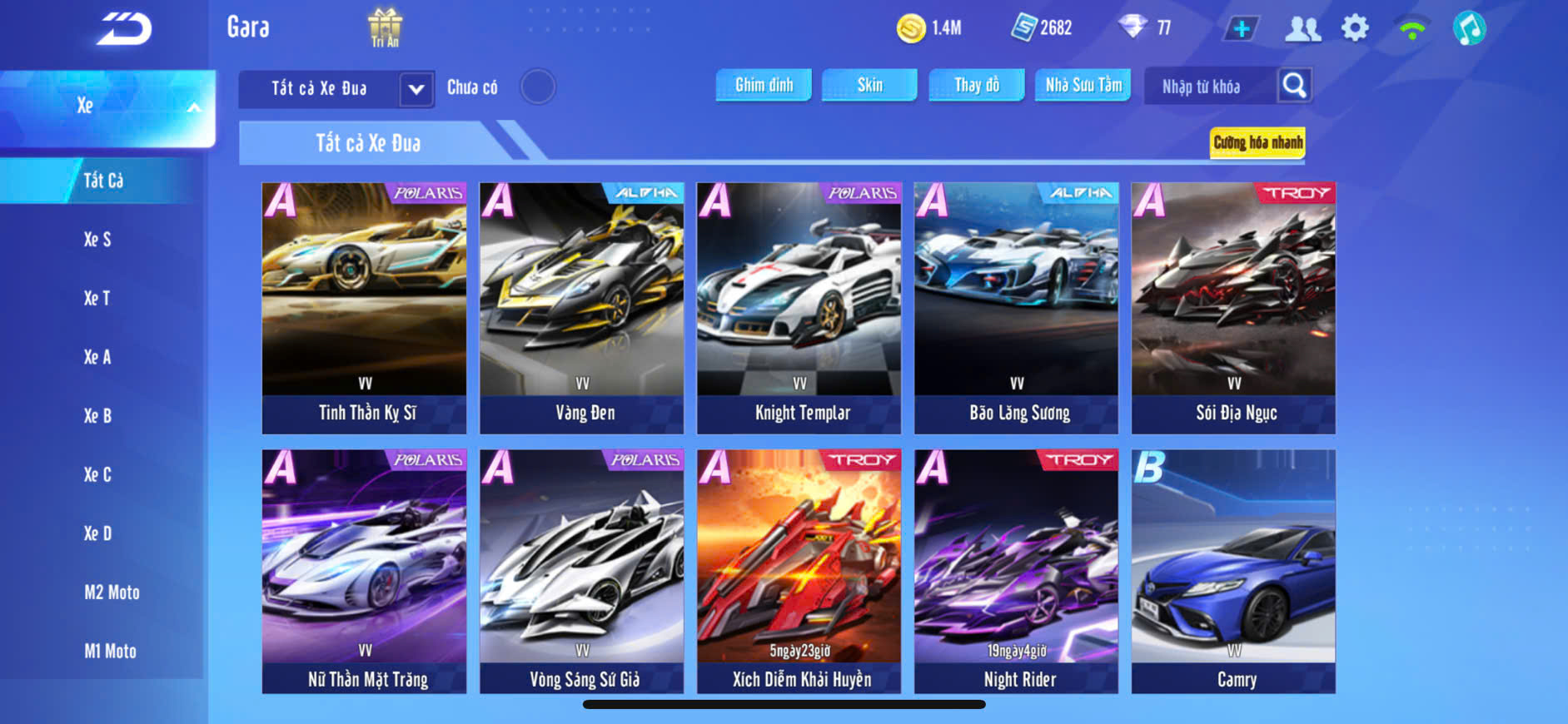1568x724 pixels.
Task: Open the friends icon in top bar
Action: [1302, 28]
